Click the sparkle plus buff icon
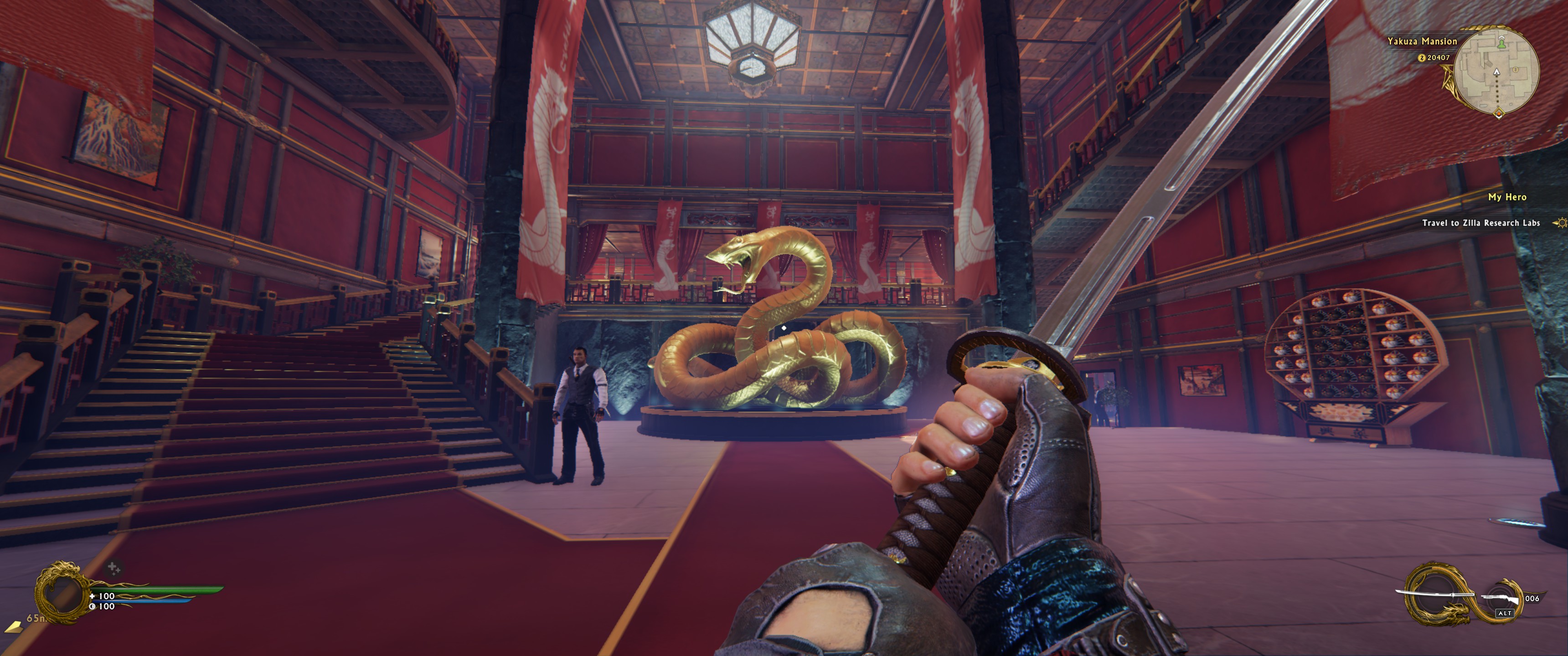 [x=113, y=569]
